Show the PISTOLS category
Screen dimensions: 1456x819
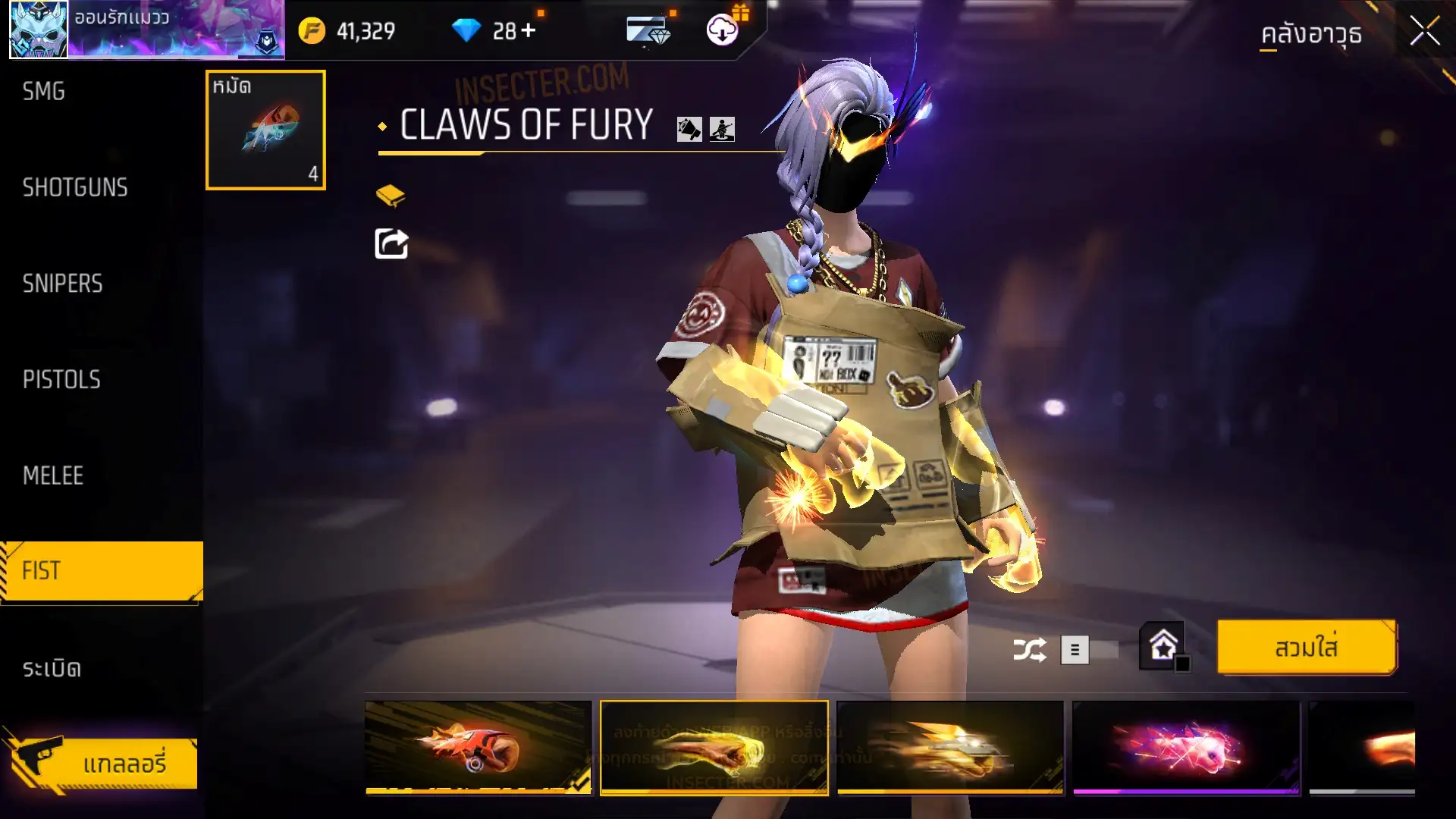61,379
